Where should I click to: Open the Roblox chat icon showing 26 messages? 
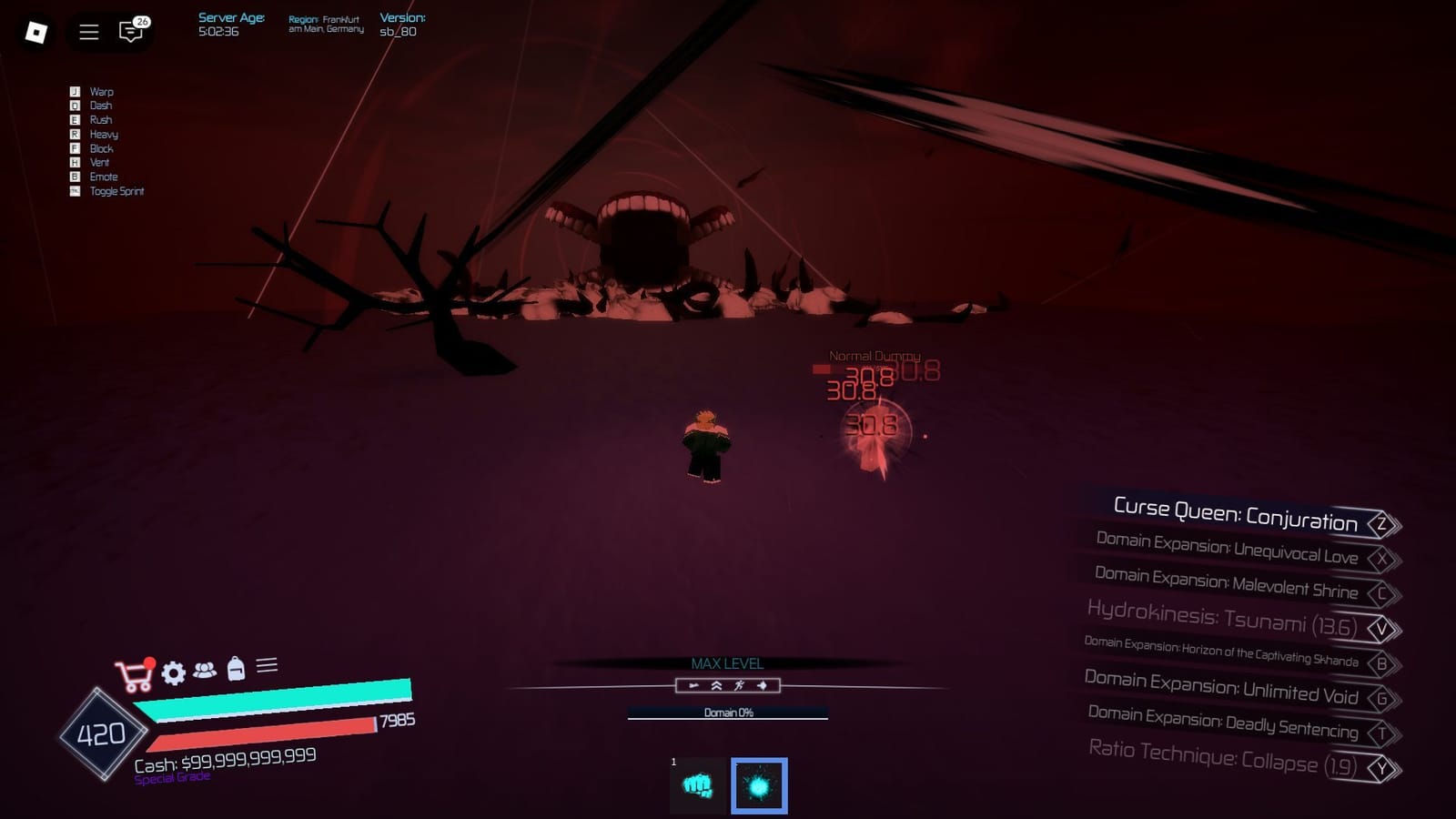tap(129, 30)
